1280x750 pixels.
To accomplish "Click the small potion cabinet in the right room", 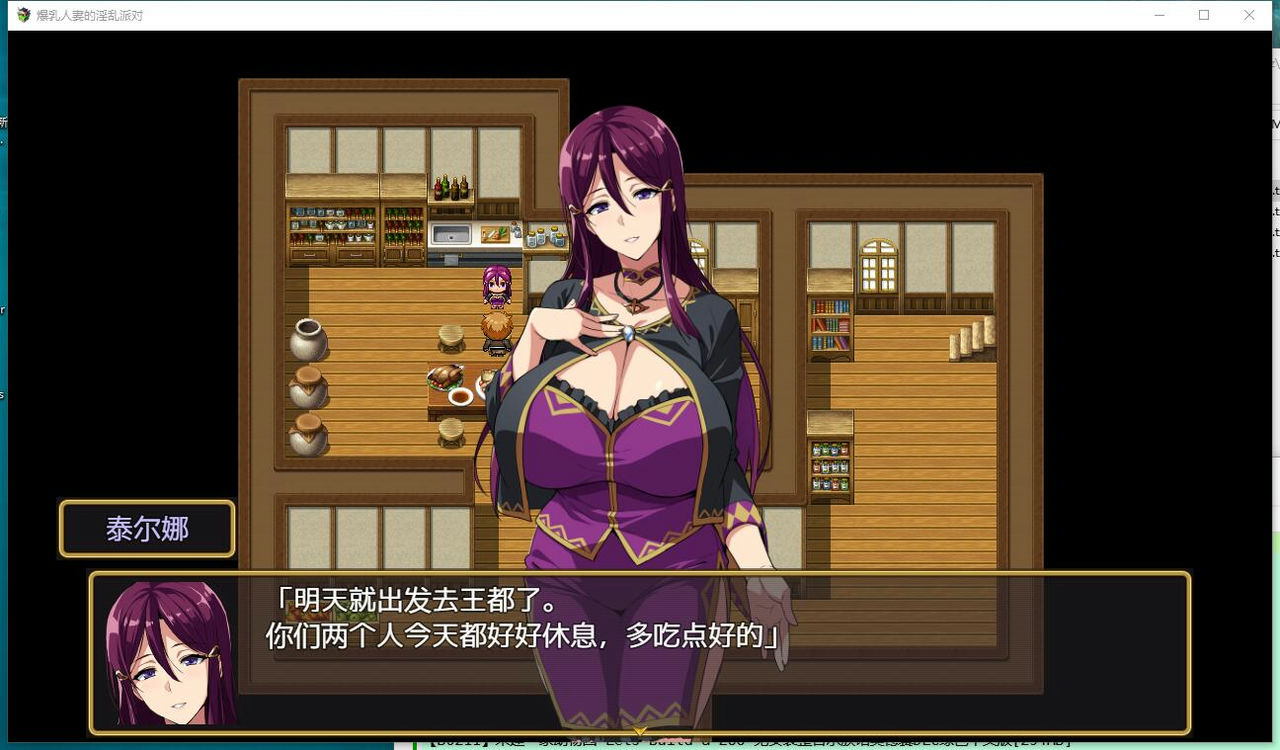I will (829, 465).
